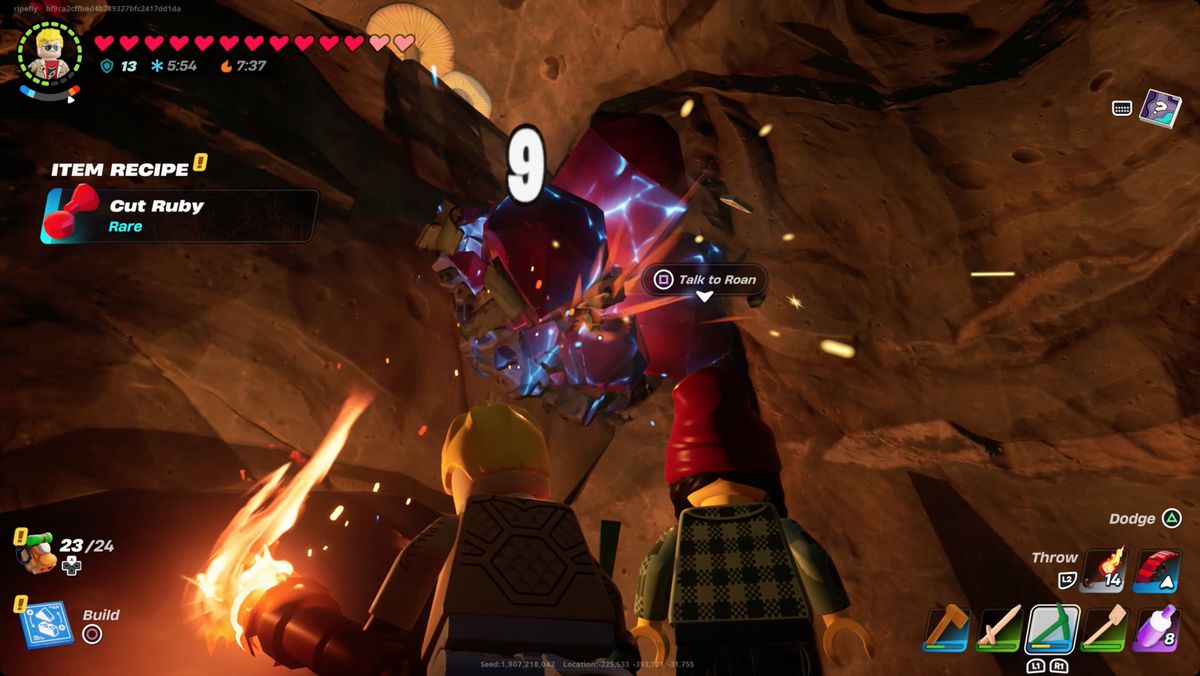Select the flaming torch slot with 14
The height and width of the screenshot is (676, 1200).
[1104, 571]
